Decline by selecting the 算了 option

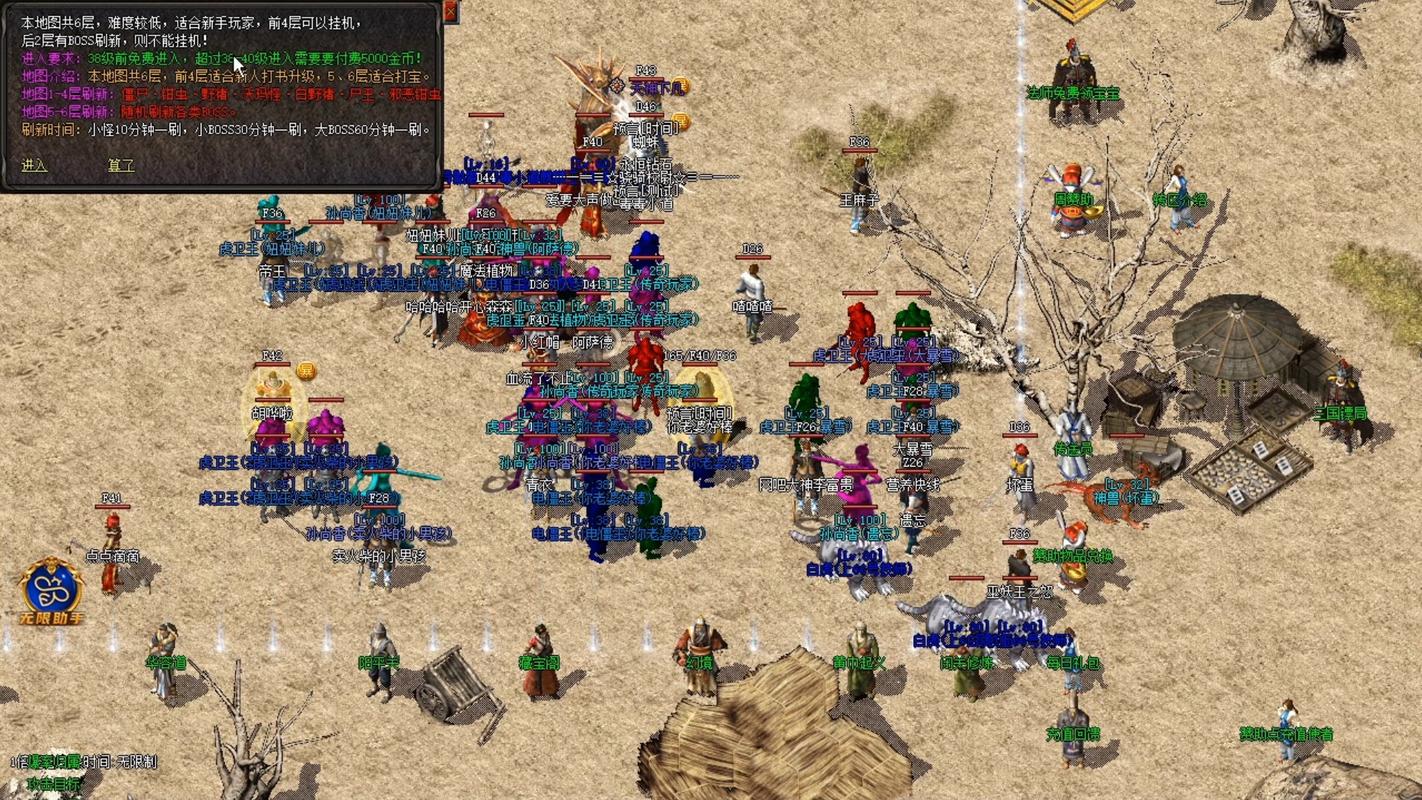pos(121,165)
